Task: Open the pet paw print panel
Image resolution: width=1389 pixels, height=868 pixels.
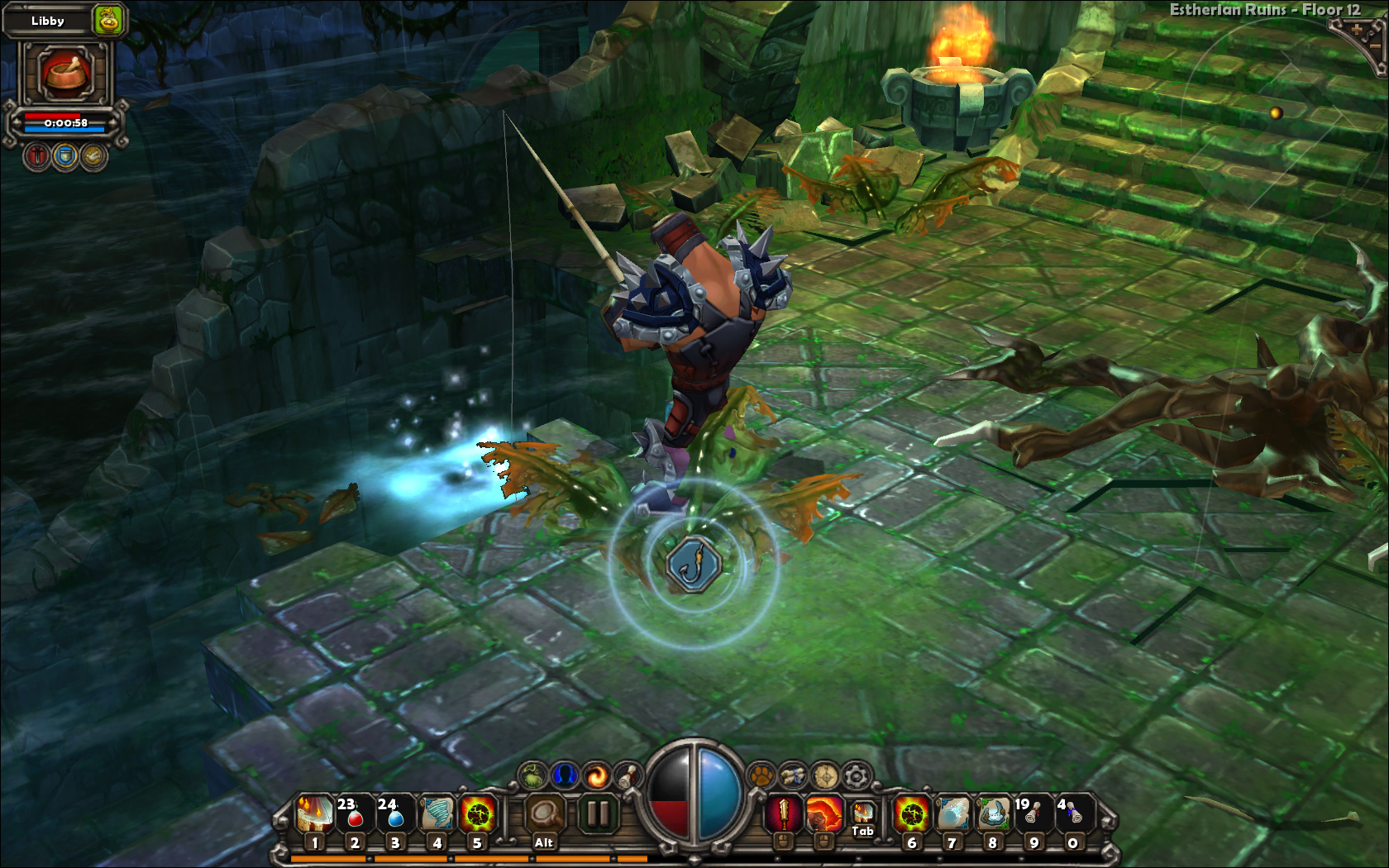Action: pyautogui.click(x=761, y=775)
